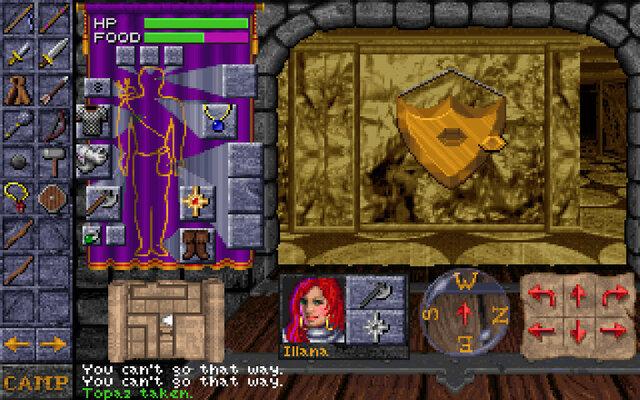This screenshot has width=640, height=400.
Task: Step backward with the down arrow
Action: [579, 329]
